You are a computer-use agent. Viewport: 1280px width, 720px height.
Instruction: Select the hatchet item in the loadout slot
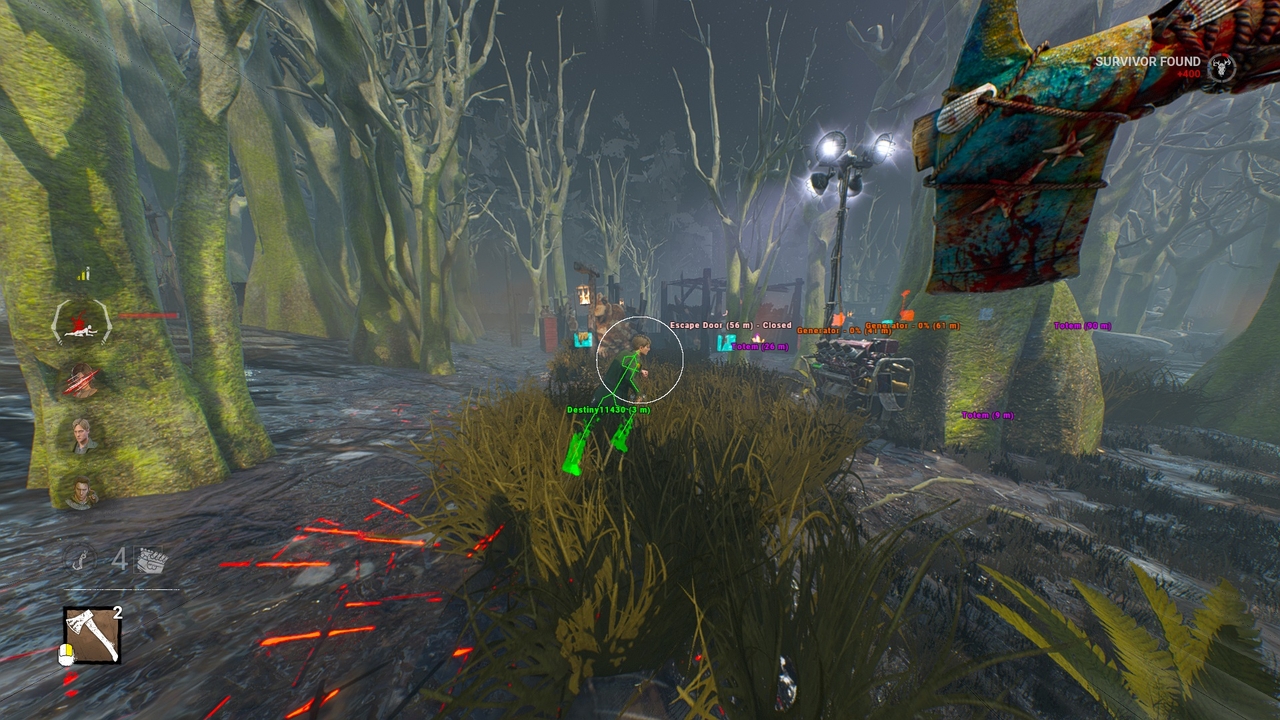pos(93,635)
